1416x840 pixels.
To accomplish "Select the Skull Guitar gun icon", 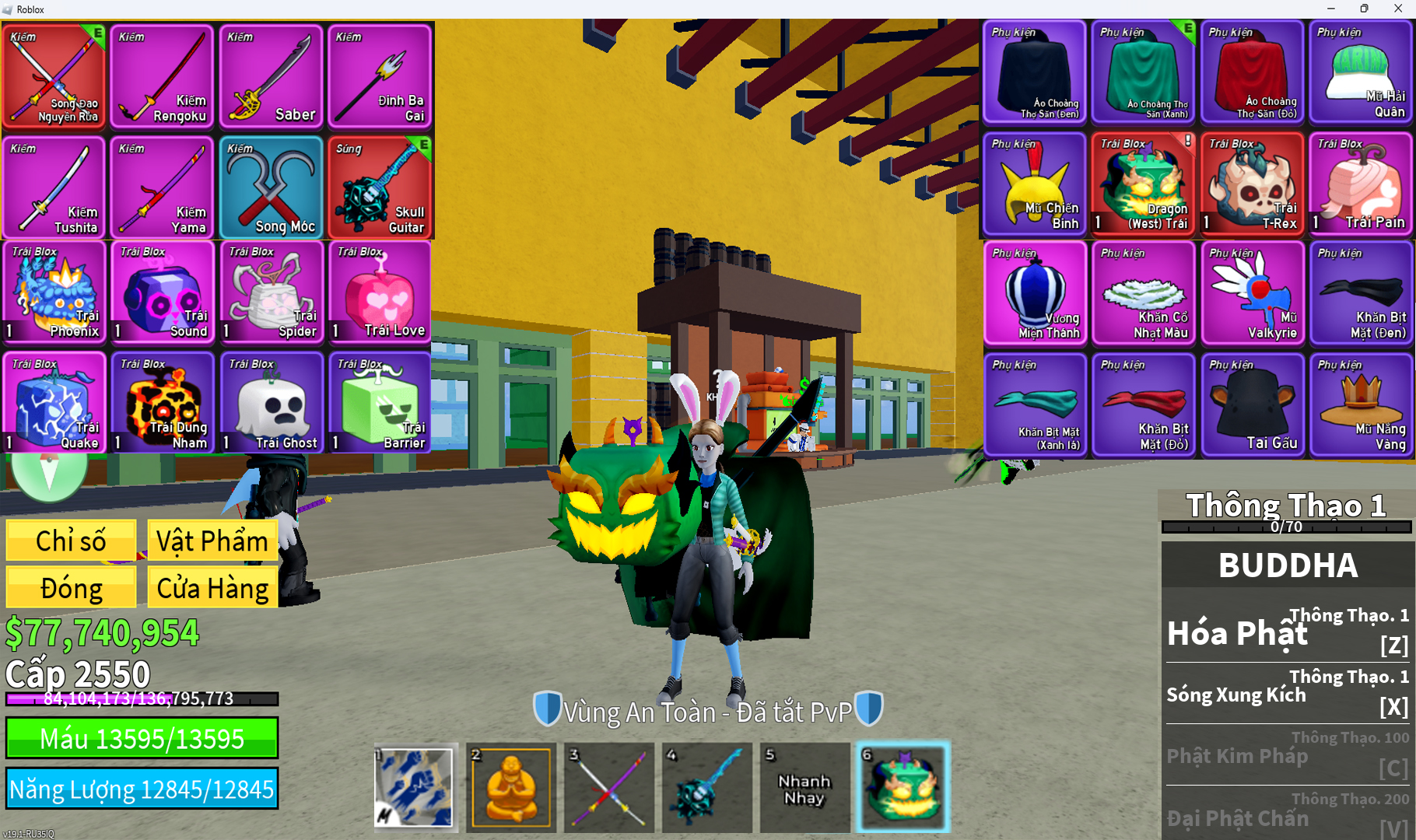I will (380, 187).
